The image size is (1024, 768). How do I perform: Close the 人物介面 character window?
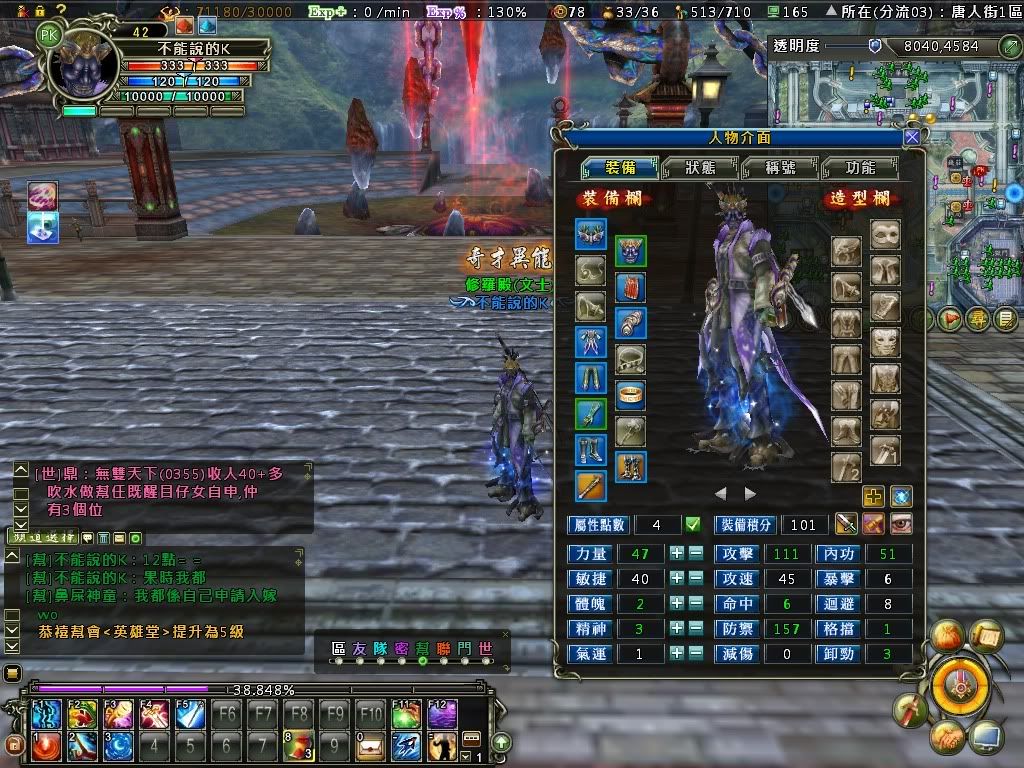tap(911, 137)
